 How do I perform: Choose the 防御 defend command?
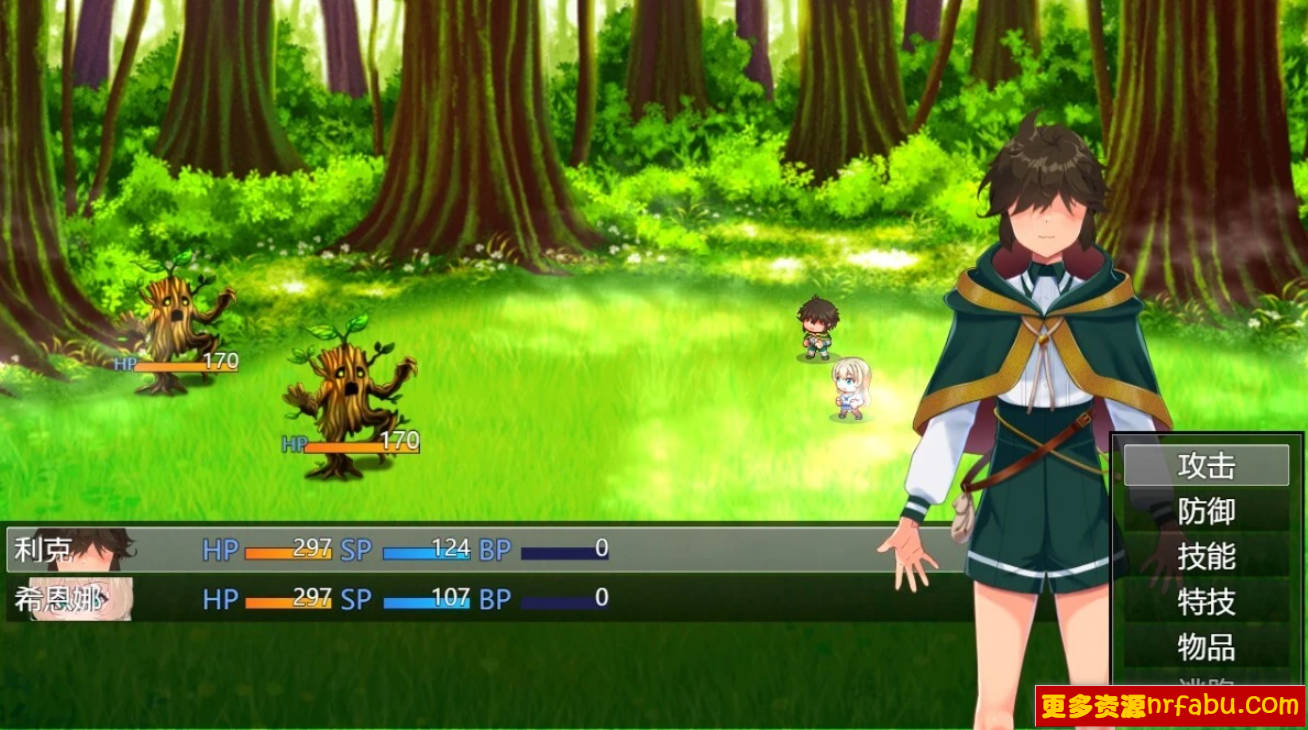click(1206, 511)
